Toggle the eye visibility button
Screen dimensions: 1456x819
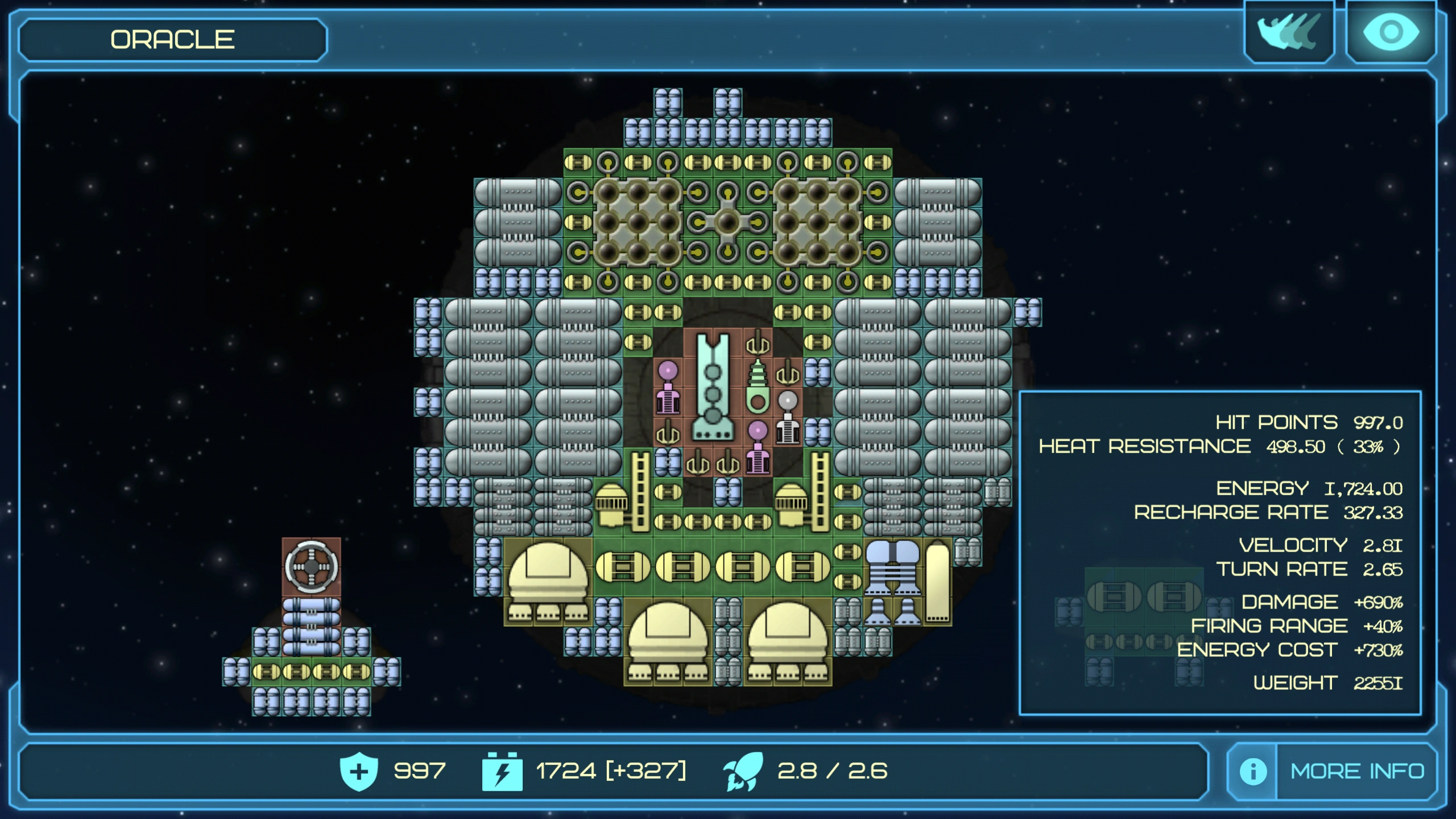1391,32
